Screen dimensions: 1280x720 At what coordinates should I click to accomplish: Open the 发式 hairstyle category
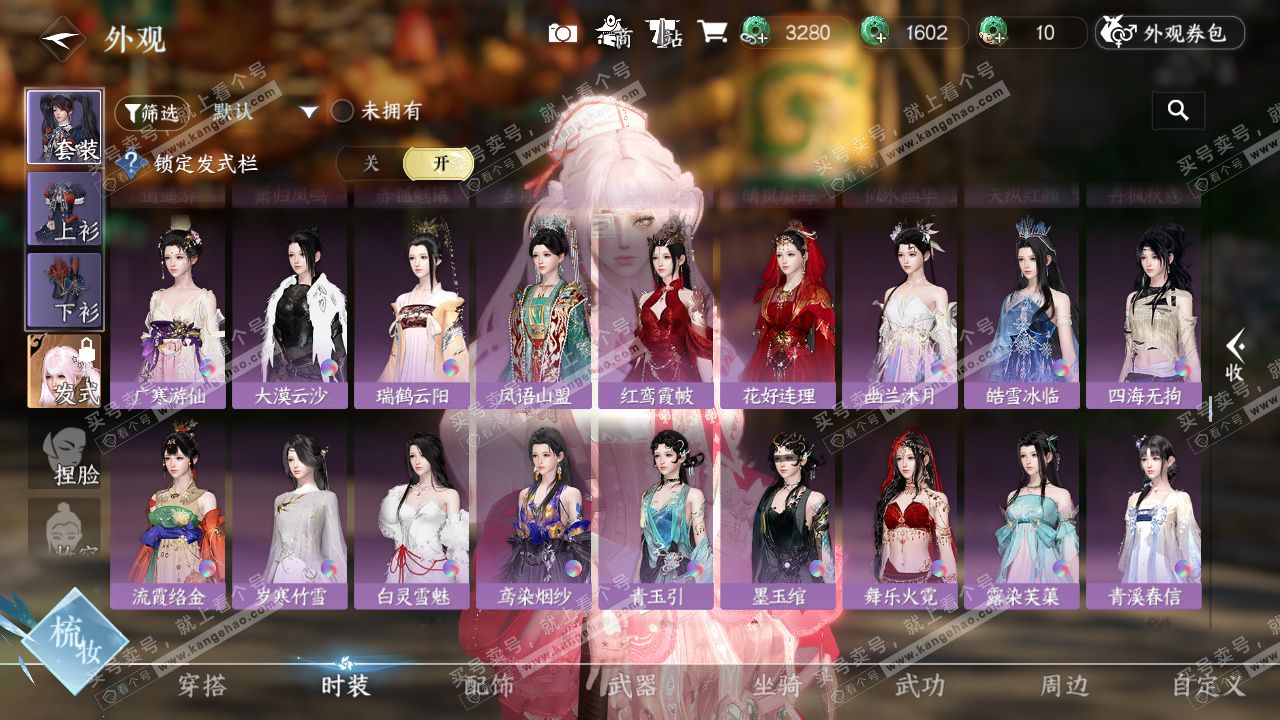64,371
